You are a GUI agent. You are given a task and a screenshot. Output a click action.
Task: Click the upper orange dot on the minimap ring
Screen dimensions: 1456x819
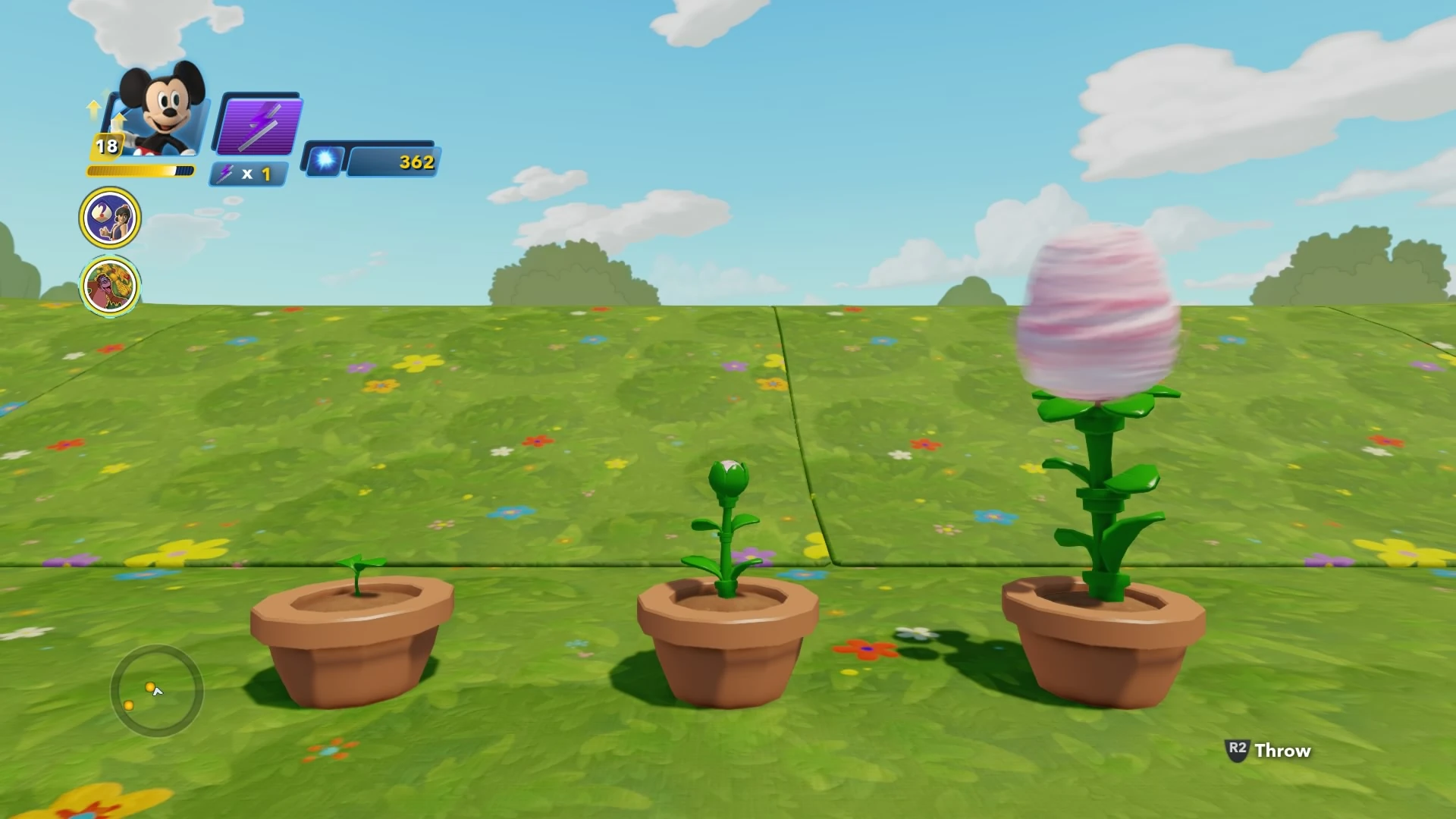149,687
